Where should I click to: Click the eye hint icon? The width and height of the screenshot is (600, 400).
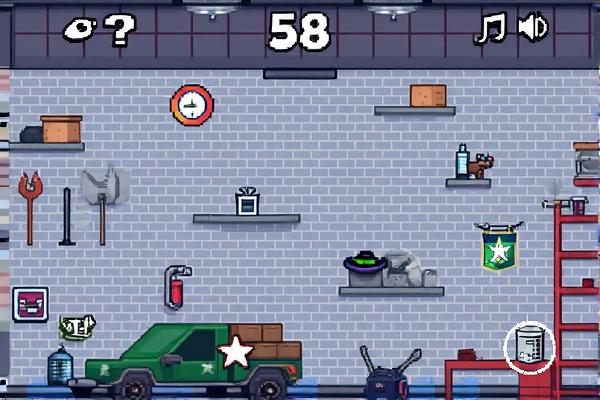(82, 30)
